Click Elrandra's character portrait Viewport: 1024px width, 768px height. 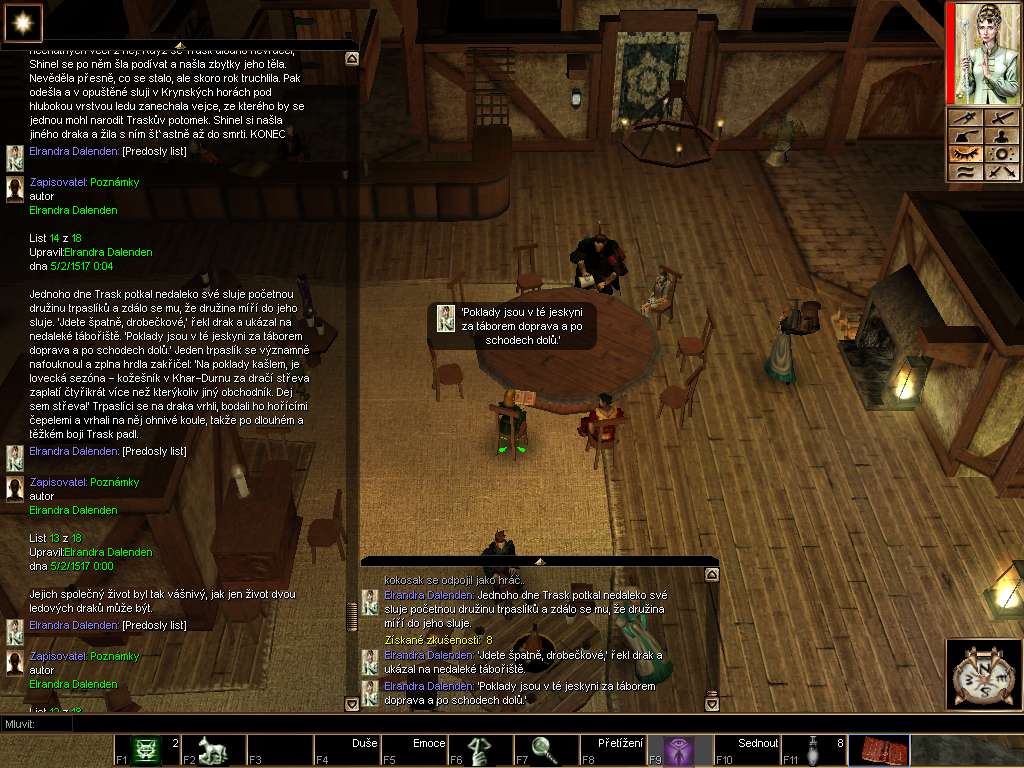click(x=984, y=53)
